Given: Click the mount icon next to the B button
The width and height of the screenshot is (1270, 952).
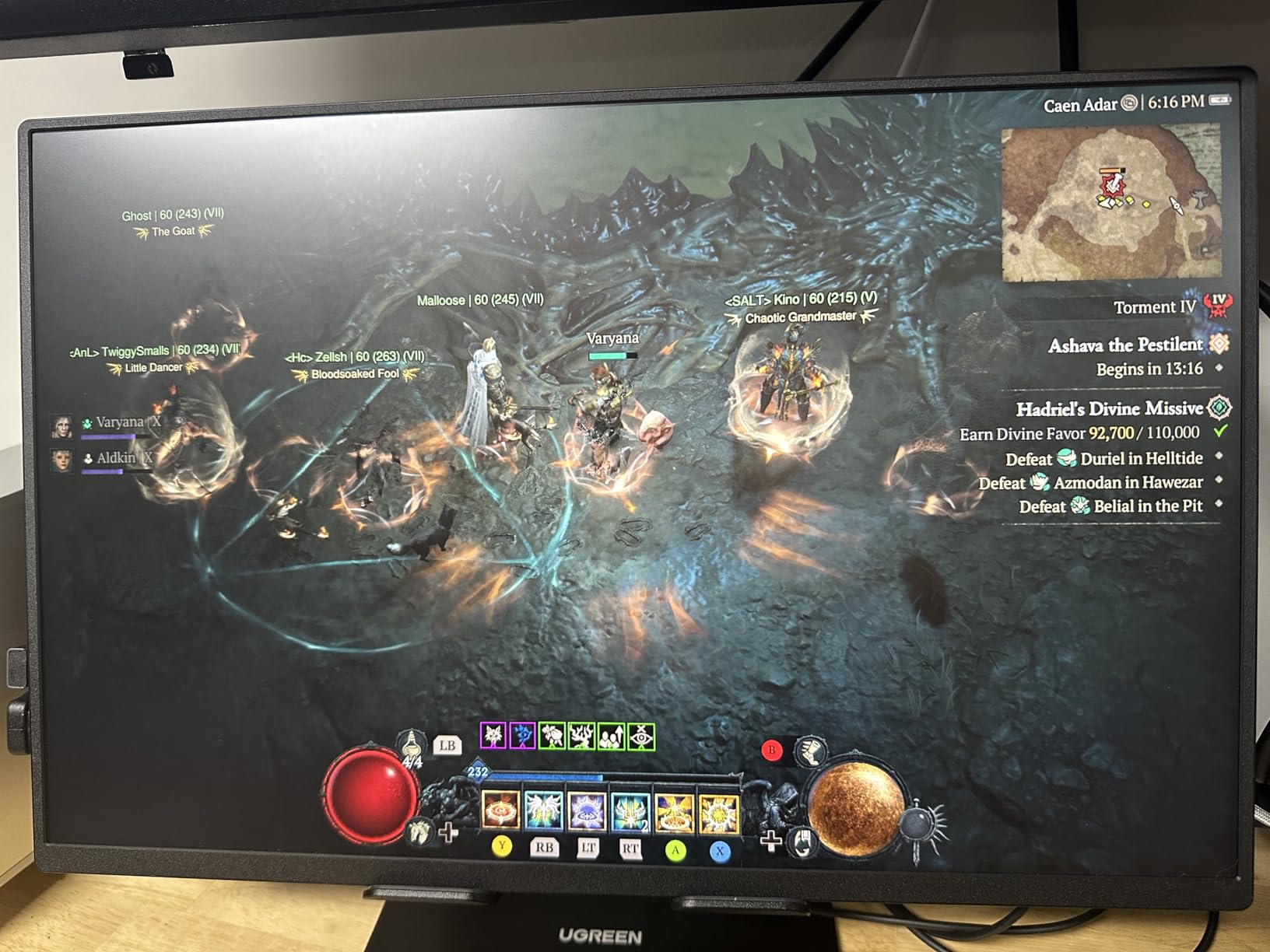Looking at the screenshot, I should pos(812,751).
